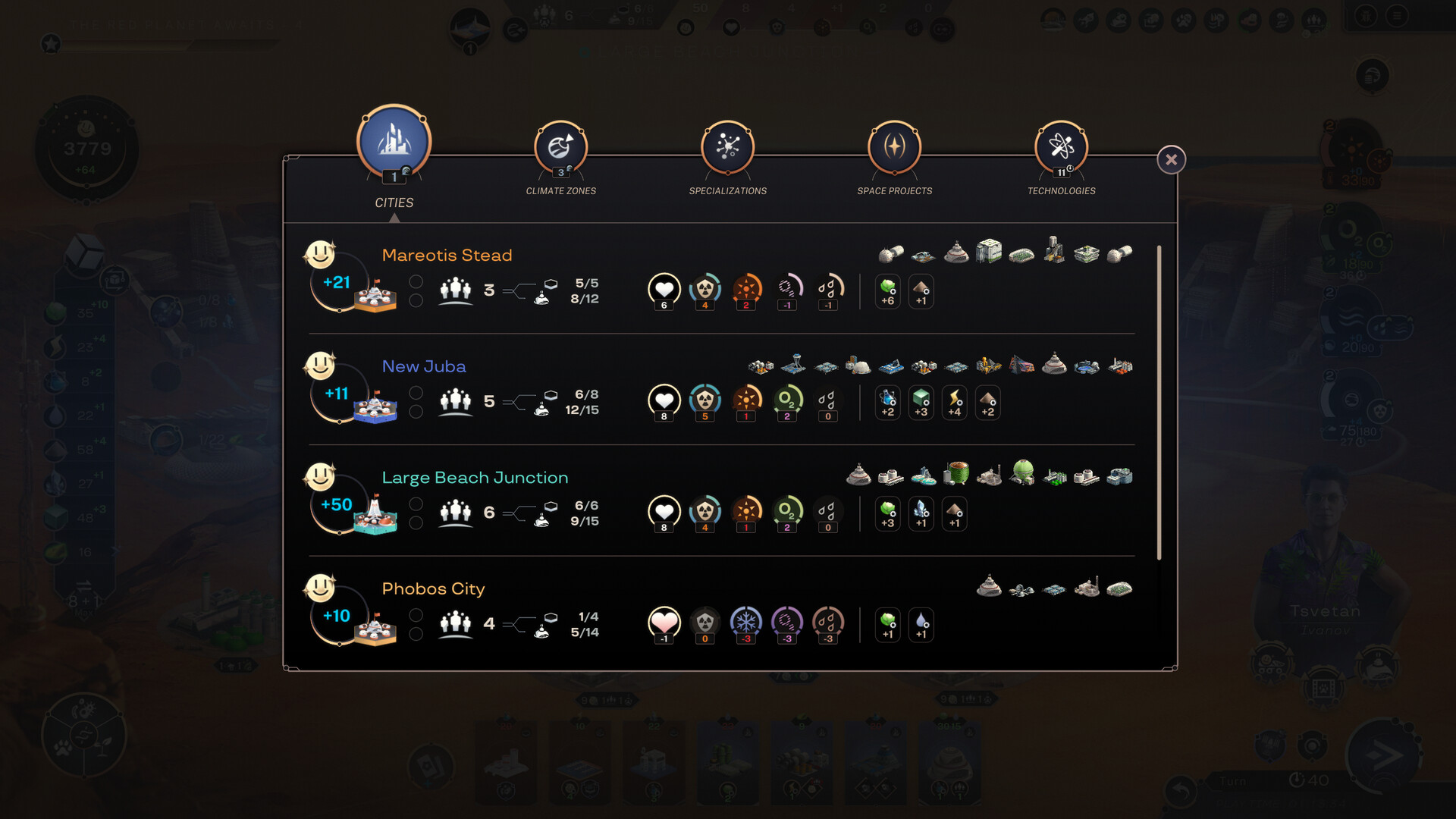The width and height of the screenshot is (1456, 819).
Task: Open Phobos City entry
Action: coord(433,589)
